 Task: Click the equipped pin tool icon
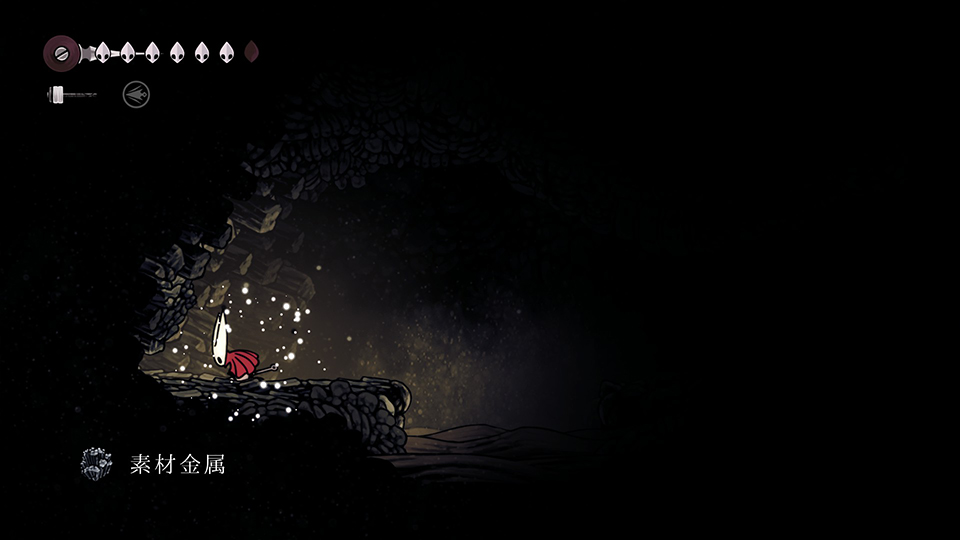[x=72, y=95]
